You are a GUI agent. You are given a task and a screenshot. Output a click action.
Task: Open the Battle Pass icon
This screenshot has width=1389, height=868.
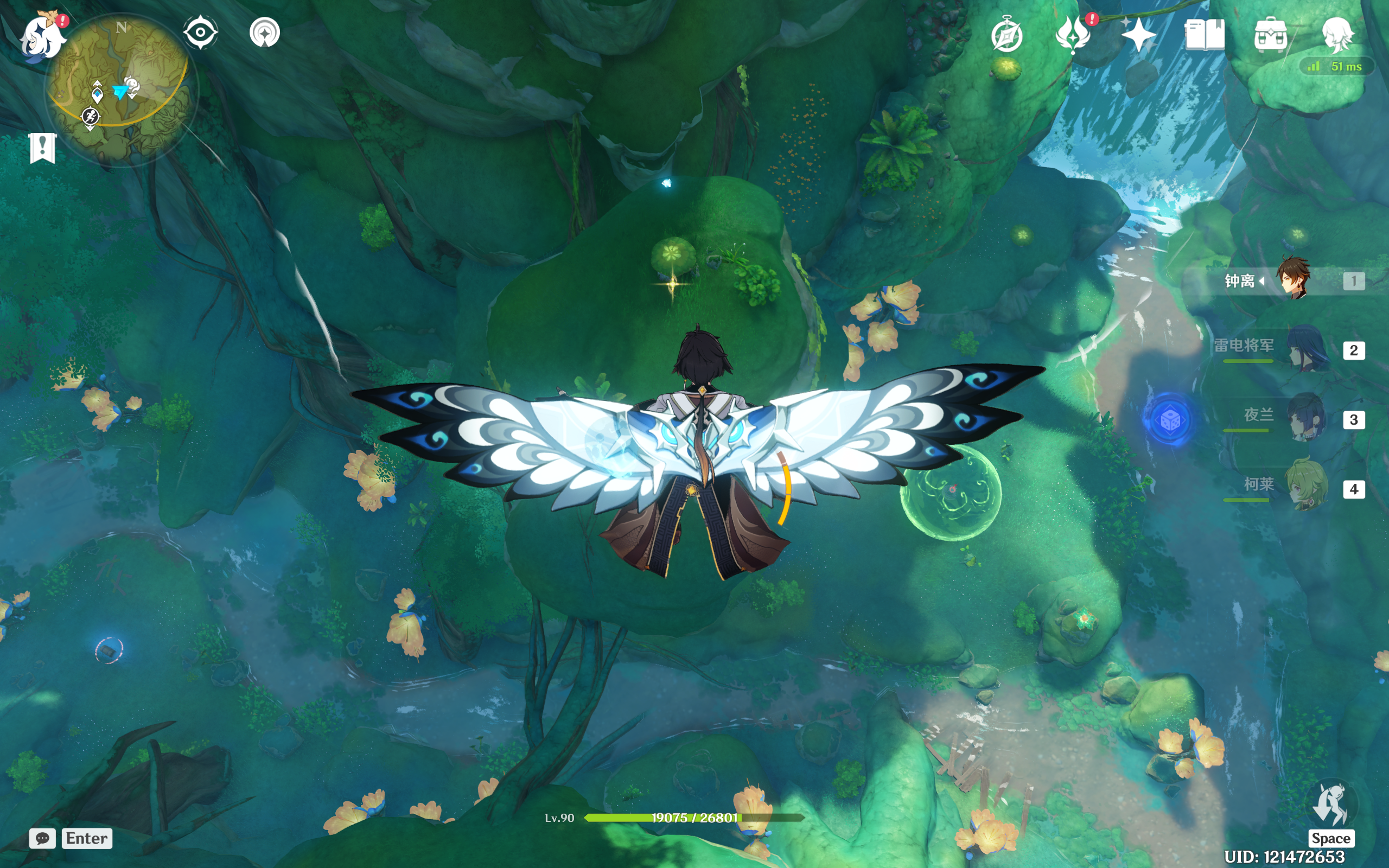[1073, 36]
